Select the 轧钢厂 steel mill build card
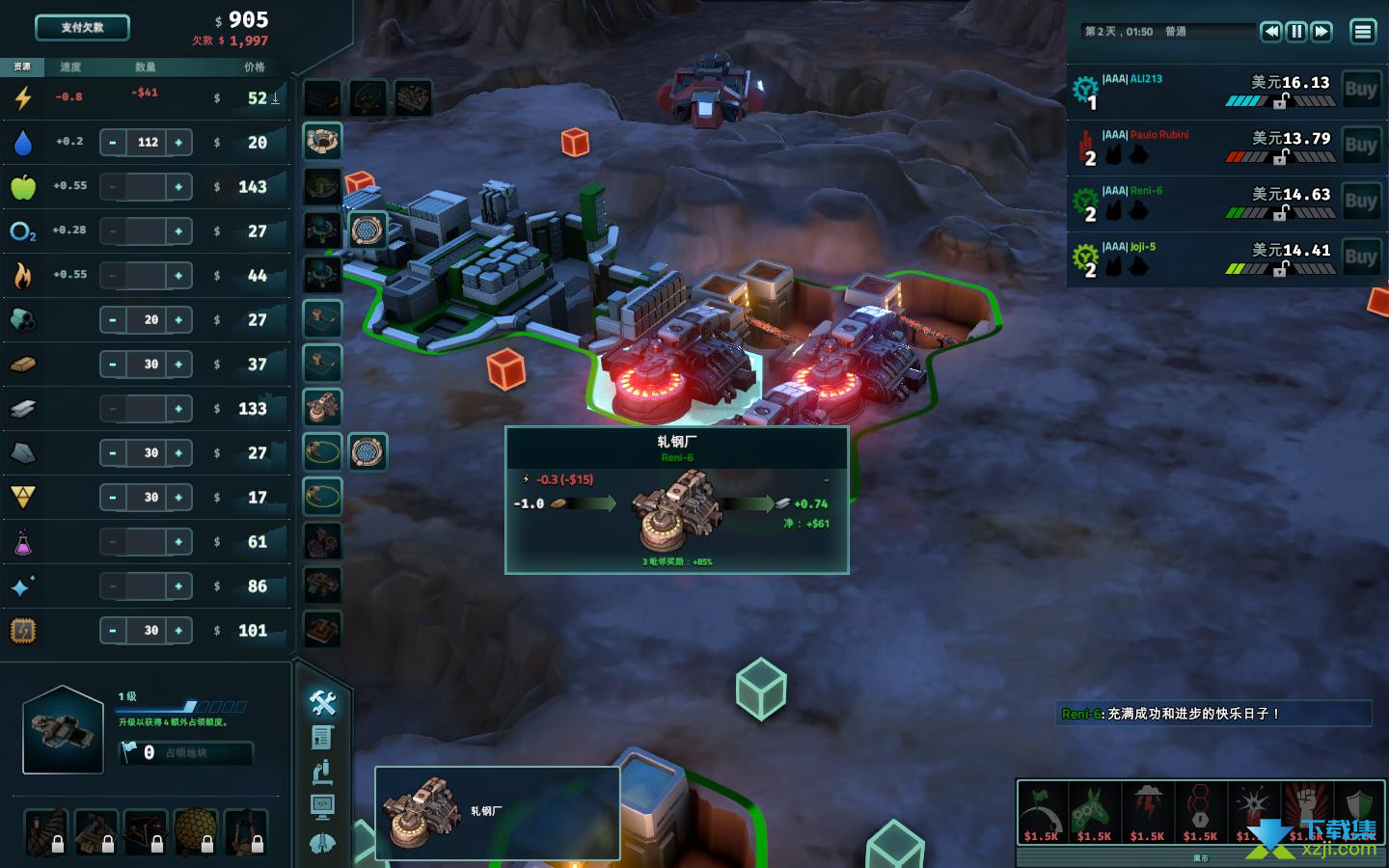Image resolution: width=1389 pixels, height=868 pixels. tap(497, 812)
